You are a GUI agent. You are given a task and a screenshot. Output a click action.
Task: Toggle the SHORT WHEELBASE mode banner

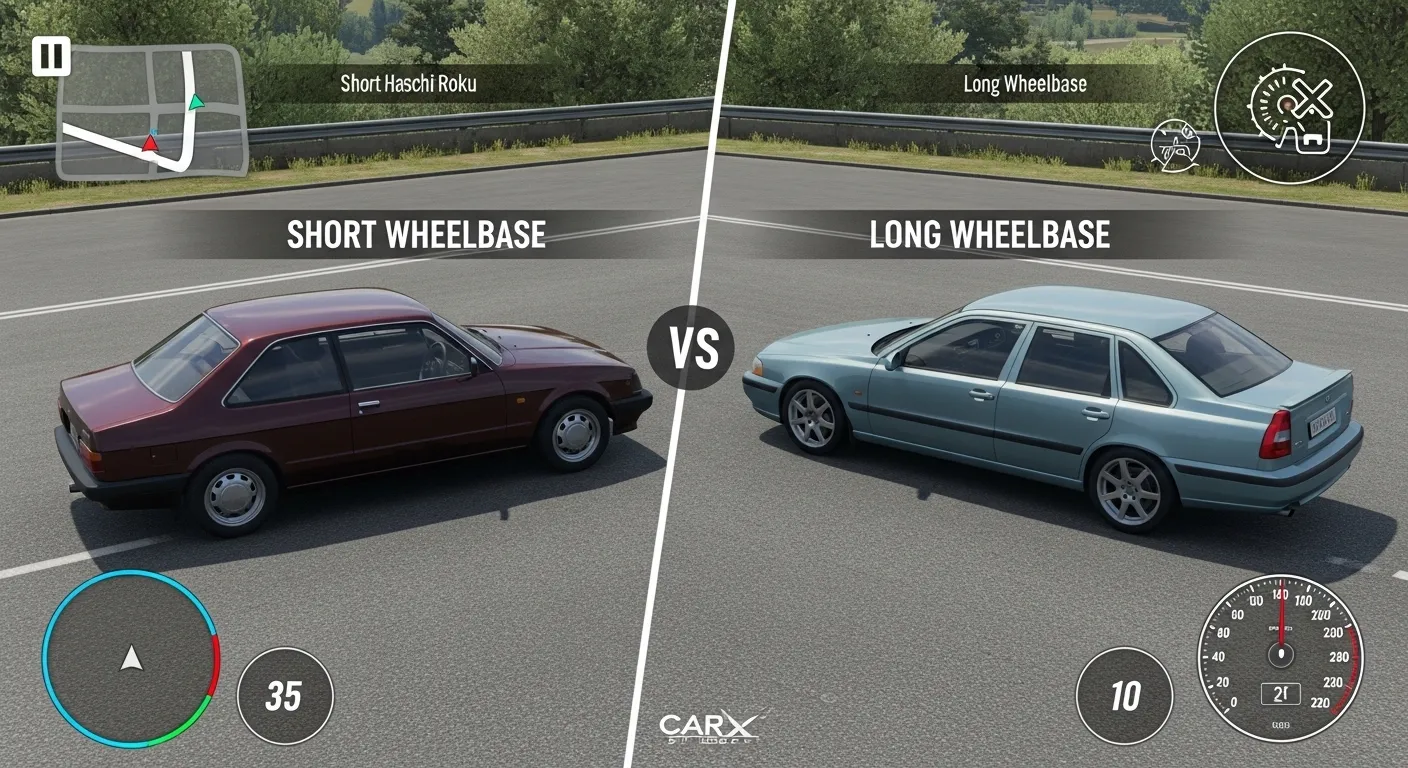pos(417,234)
